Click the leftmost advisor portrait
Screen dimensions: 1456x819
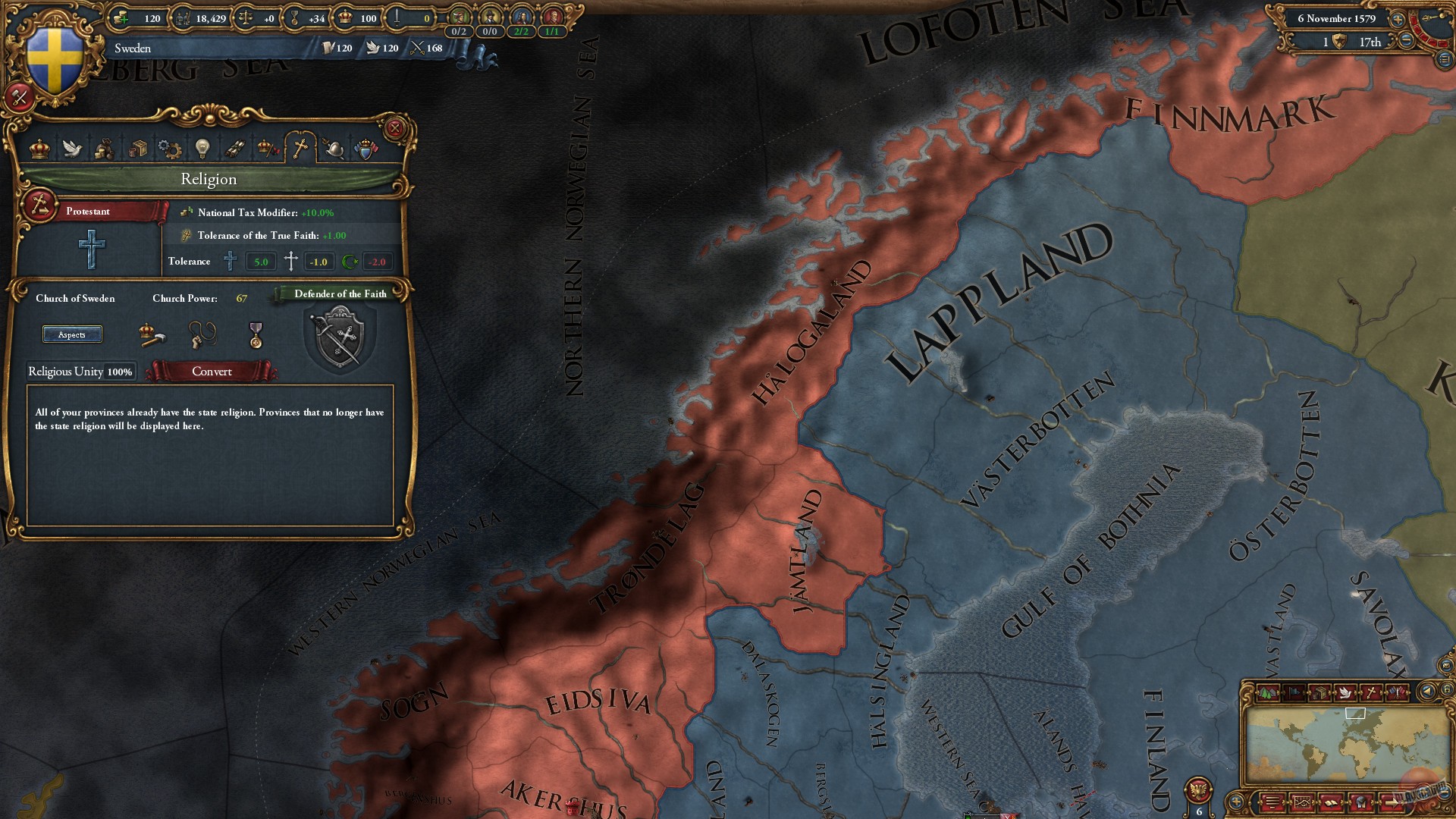coord(460,17)
